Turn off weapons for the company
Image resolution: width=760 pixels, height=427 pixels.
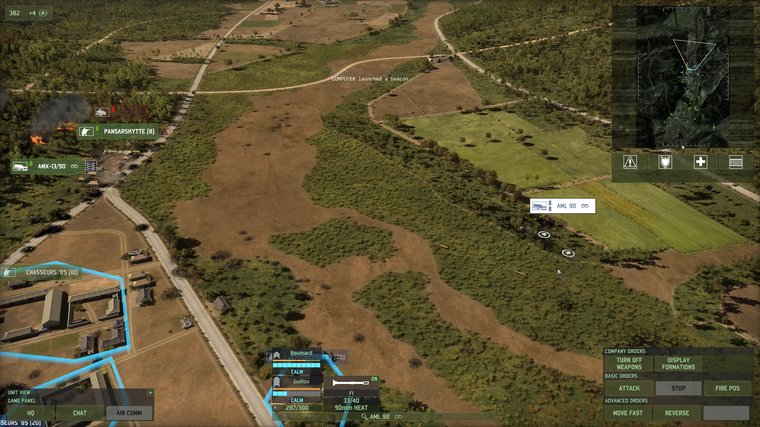coord(629,364)
